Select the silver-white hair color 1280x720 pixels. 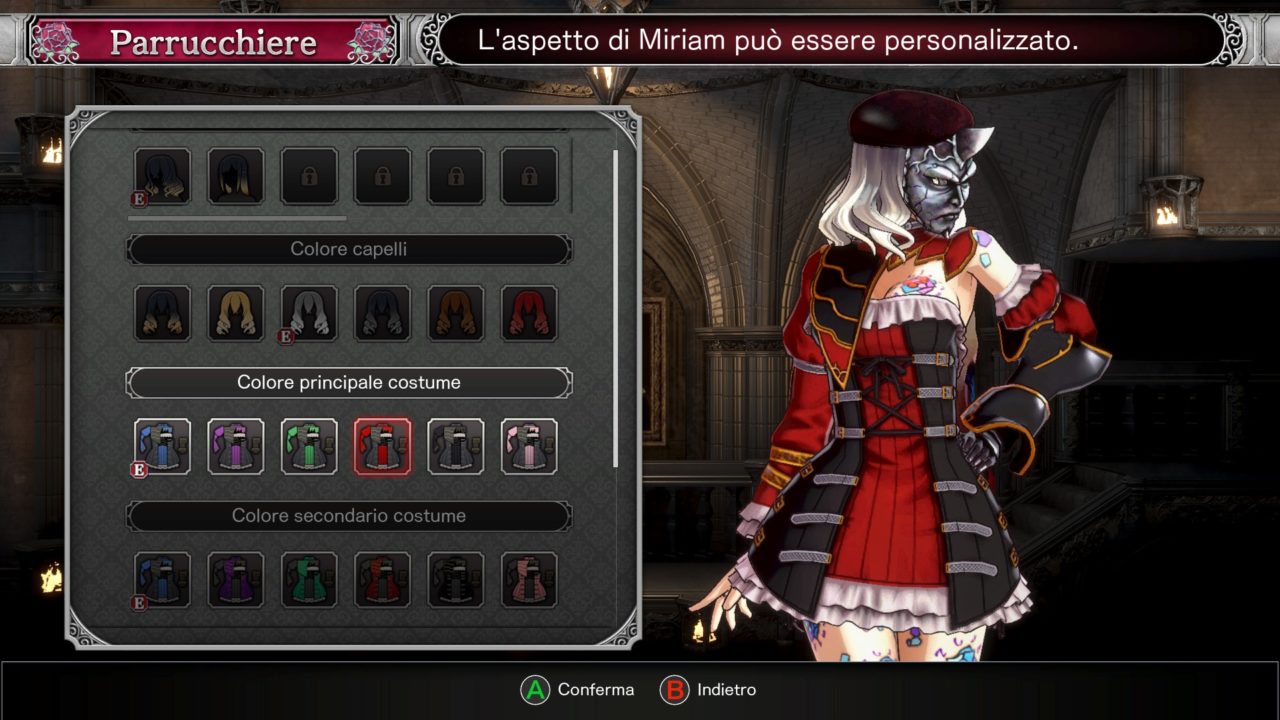309,313
